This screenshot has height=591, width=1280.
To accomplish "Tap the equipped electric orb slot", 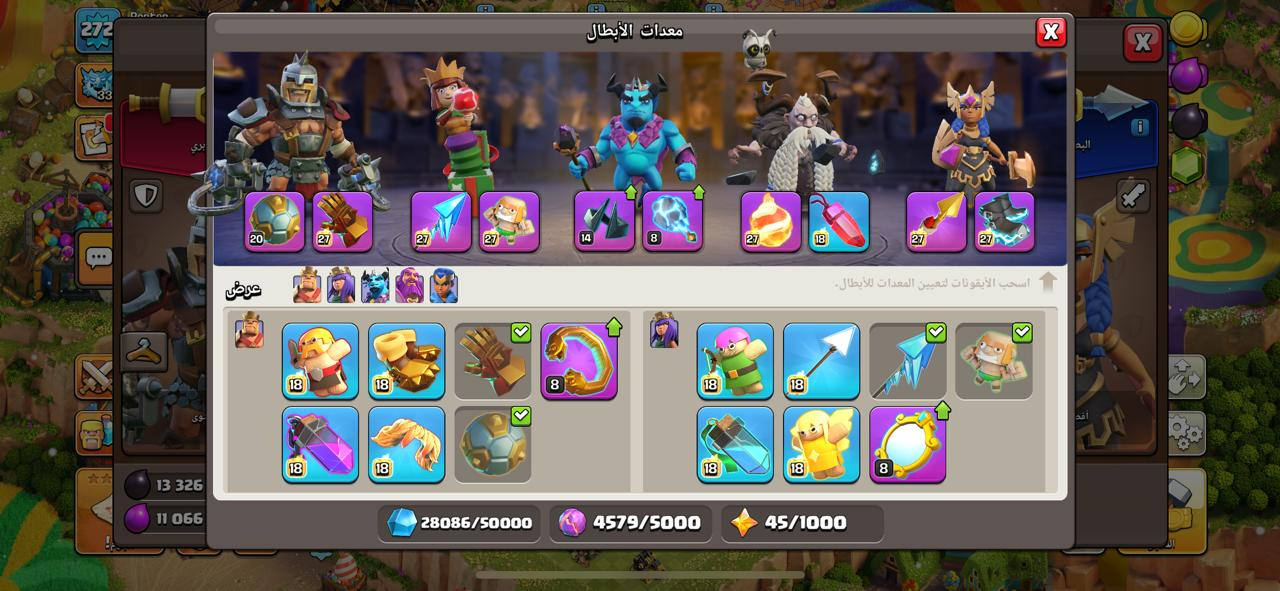I will coord(672,221).
